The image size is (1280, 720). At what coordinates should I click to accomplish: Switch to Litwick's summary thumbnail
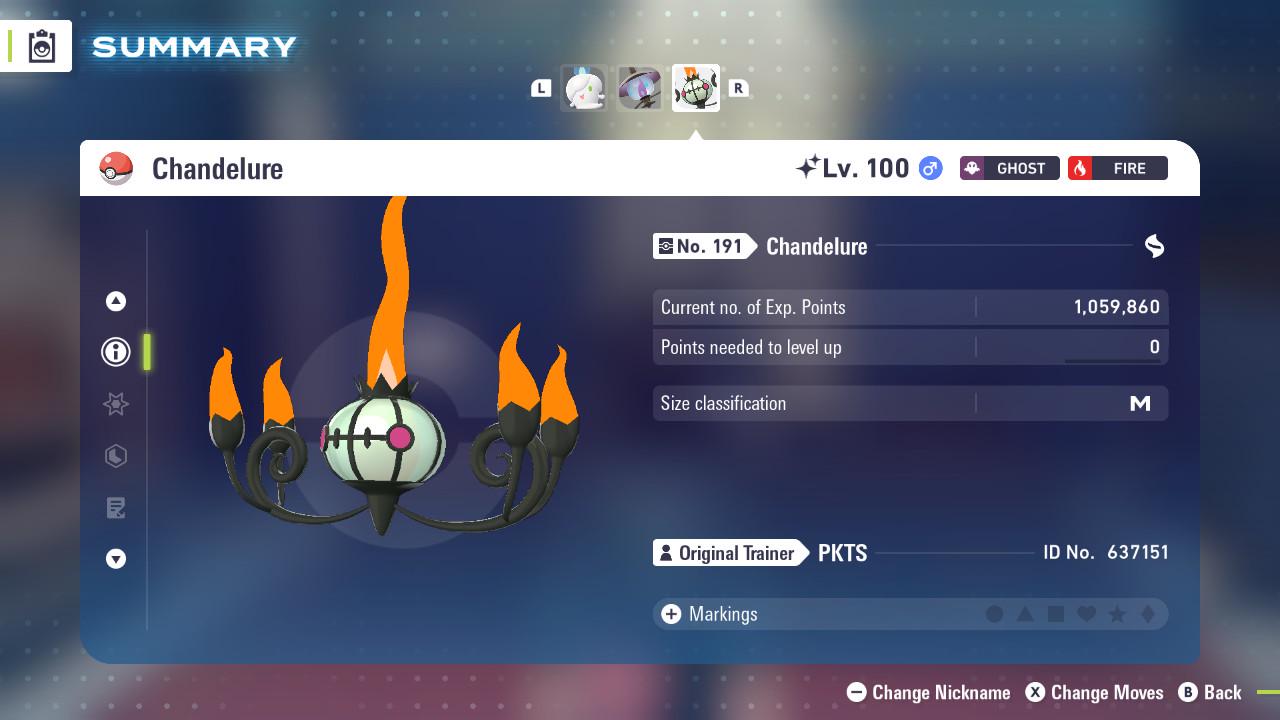click(x=583, y=88)
